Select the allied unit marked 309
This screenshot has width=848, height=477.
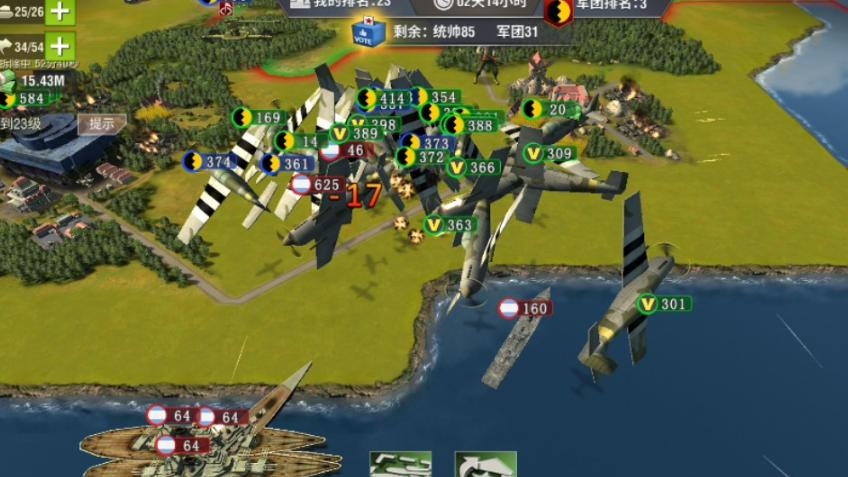click(548, 153)
